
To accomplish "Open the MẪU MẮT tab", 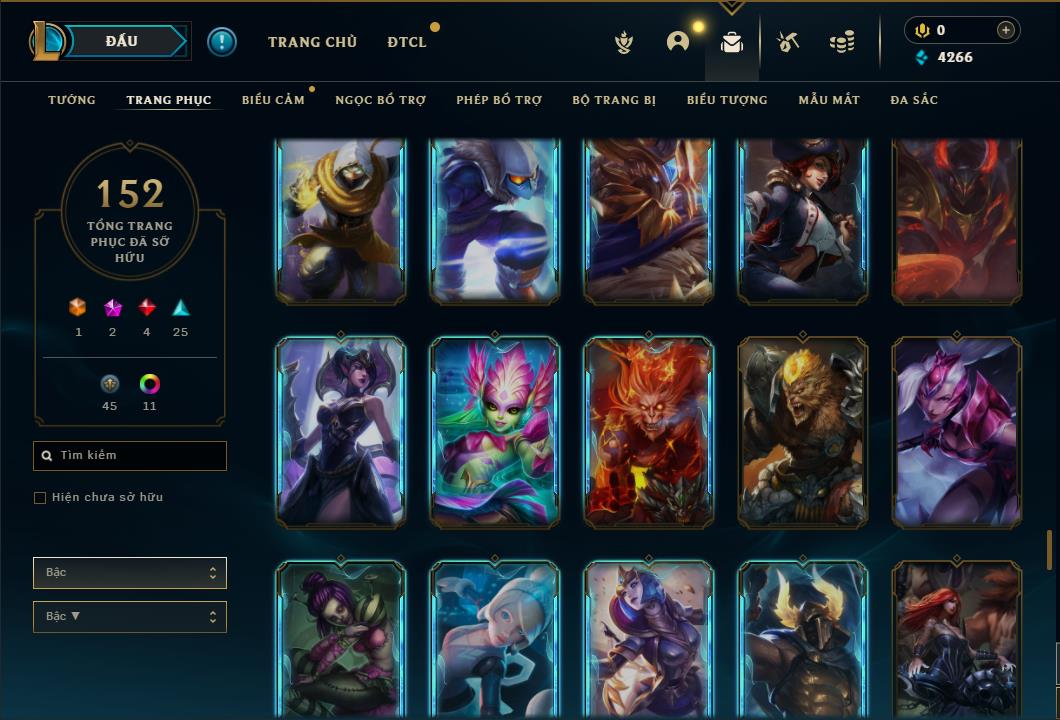I will coord(829,100).
